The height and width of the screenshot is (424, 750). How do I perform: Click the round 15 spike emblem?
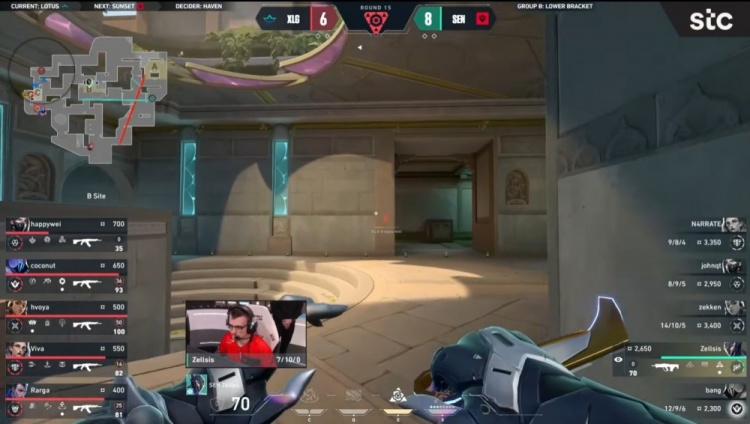point(375,22)
